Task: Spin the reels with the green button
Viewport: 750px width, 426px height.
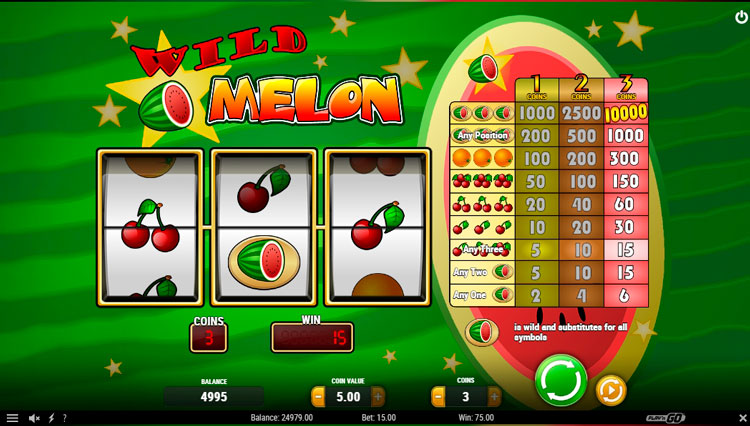Action: (559, 381)
